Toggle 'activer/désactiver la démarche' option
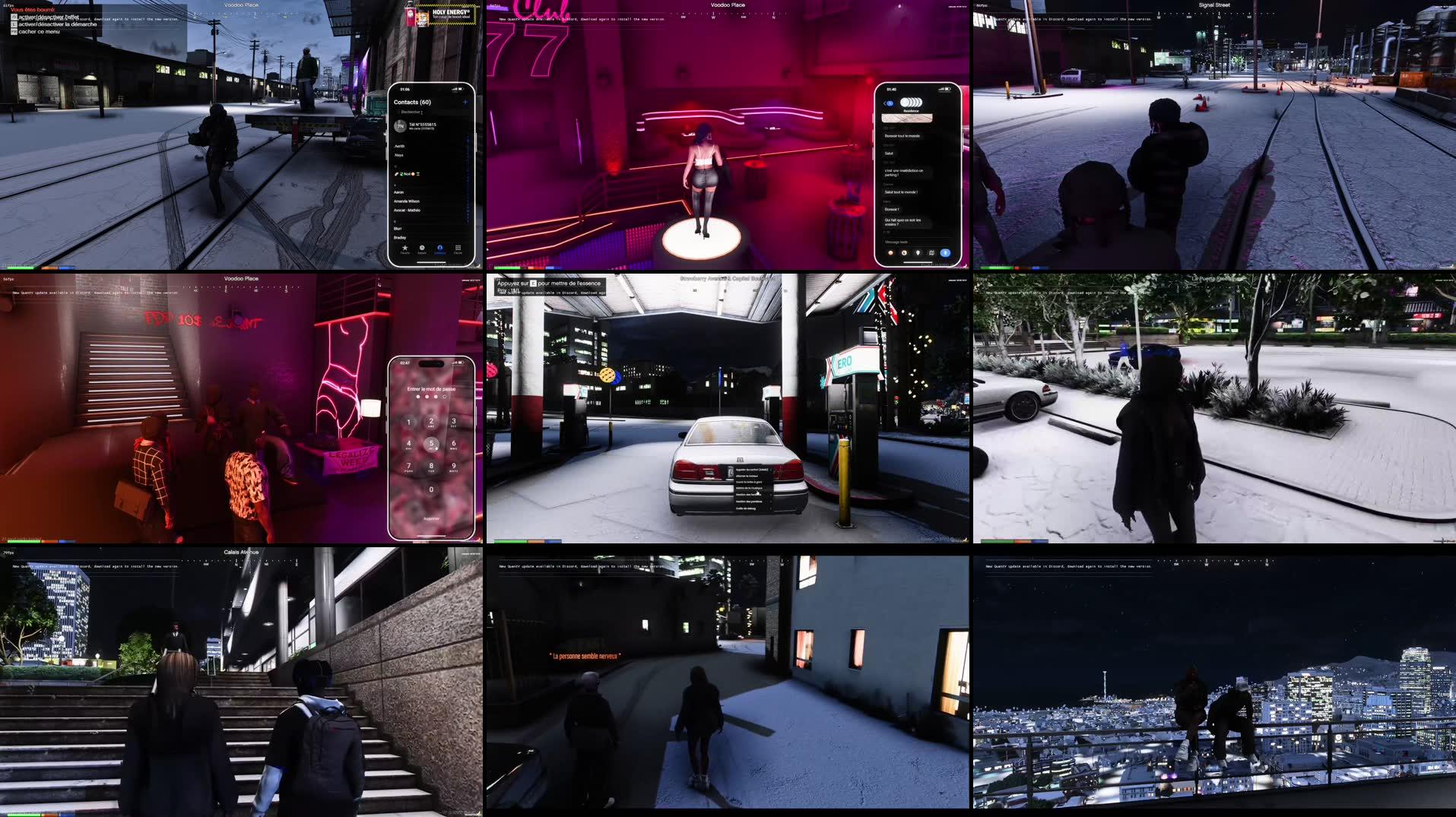1456x817 pixels. point(59,23)
